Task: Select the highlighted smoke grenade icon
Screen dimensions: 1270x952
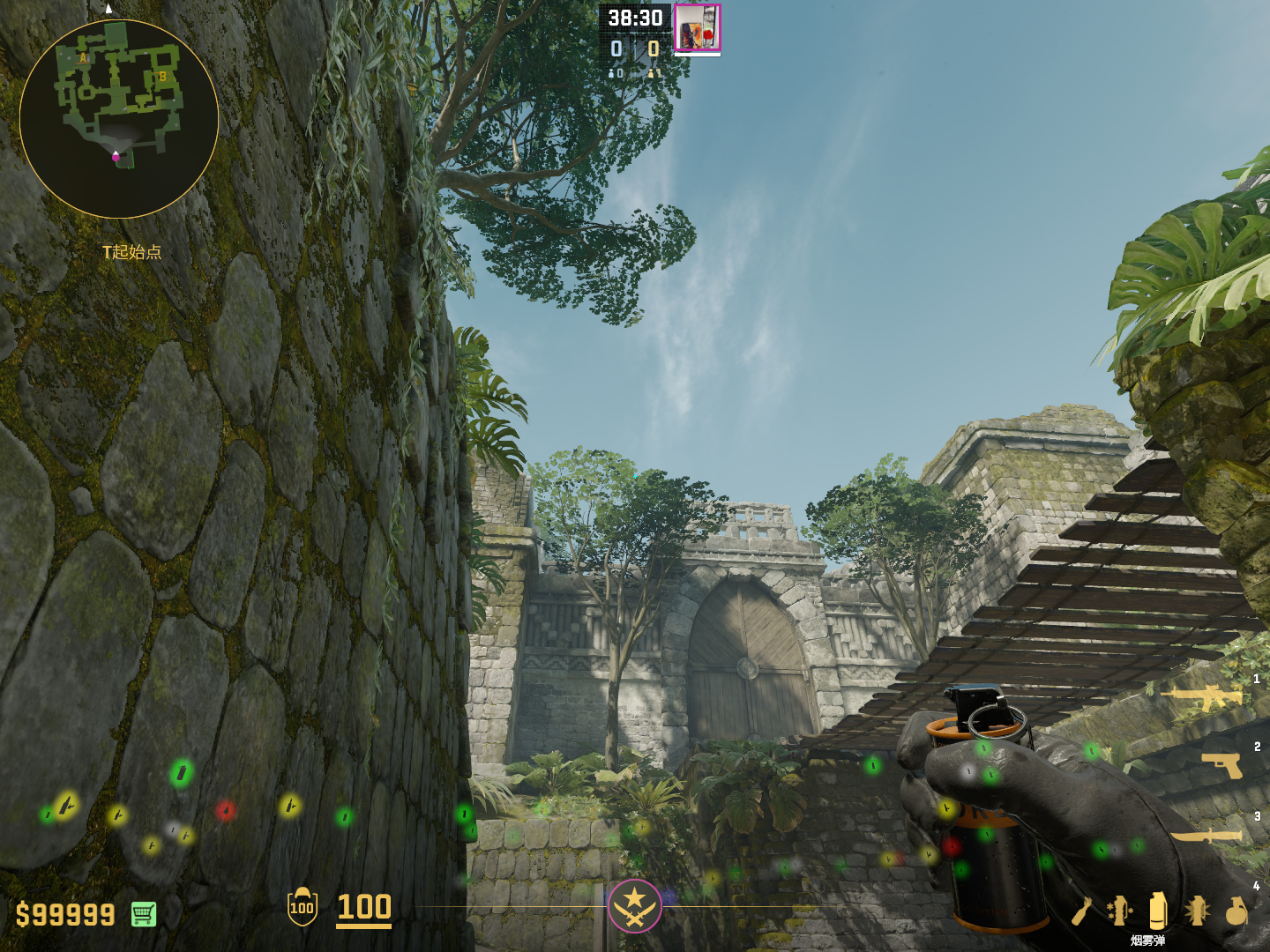Action: click(x=1158, y=910)
